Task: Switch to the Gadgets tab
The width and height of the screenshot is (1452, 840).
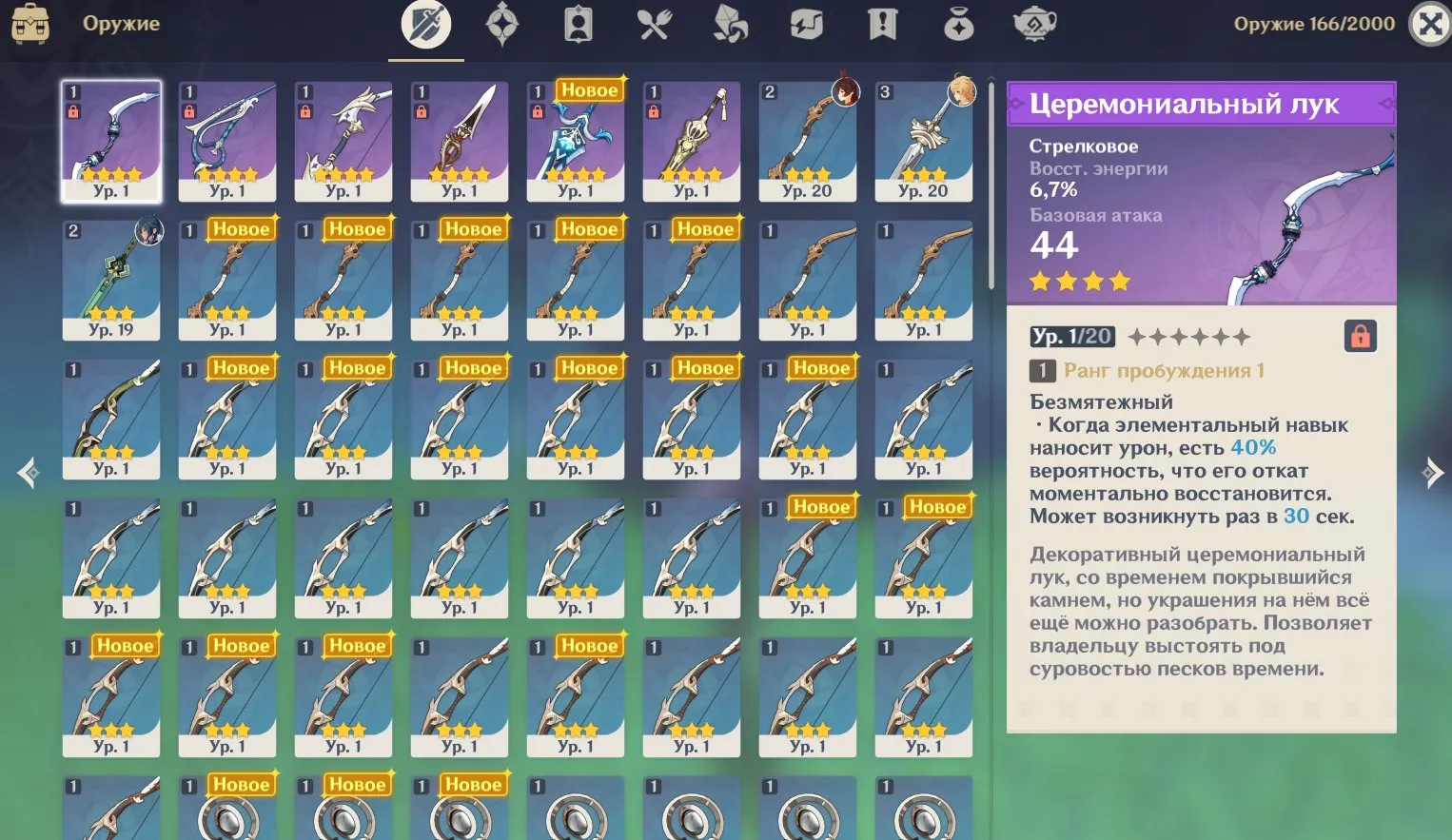Action: pos(807,25)
